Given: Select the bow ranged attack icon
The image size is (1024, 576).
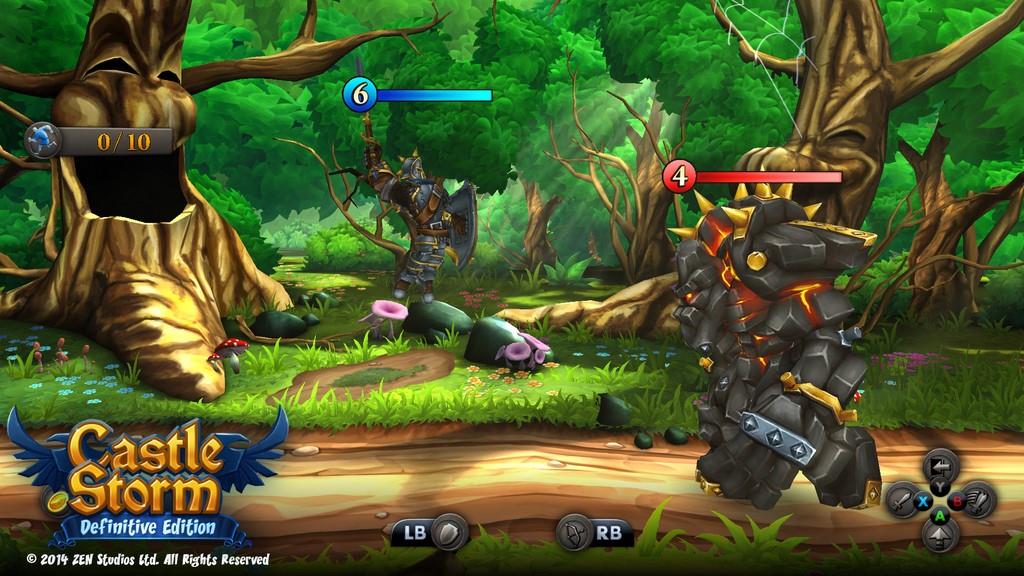Looking at the screenshot, I should point(573,531).
